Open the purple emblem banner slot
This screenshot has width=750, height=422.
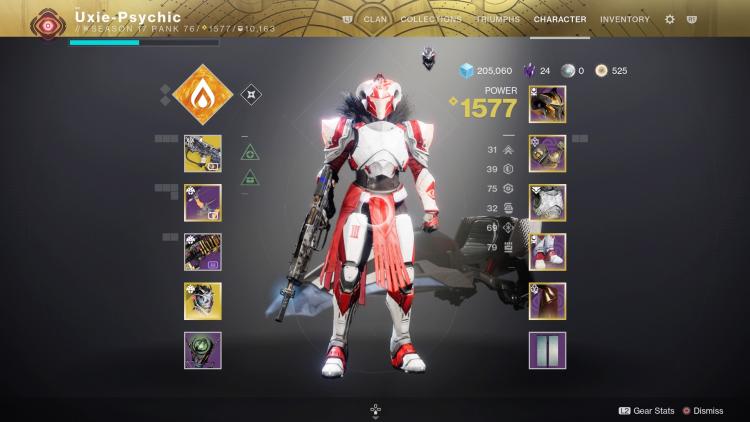pyautogui.click(x=547, y=350)
